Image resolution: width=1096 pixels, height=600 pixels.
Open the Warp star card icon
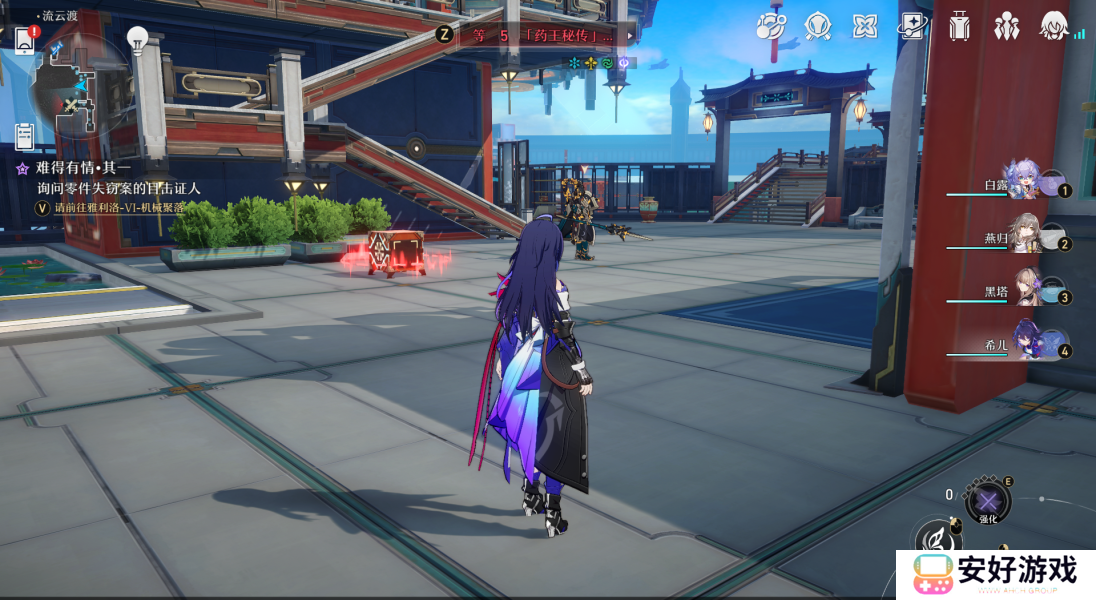911,26
